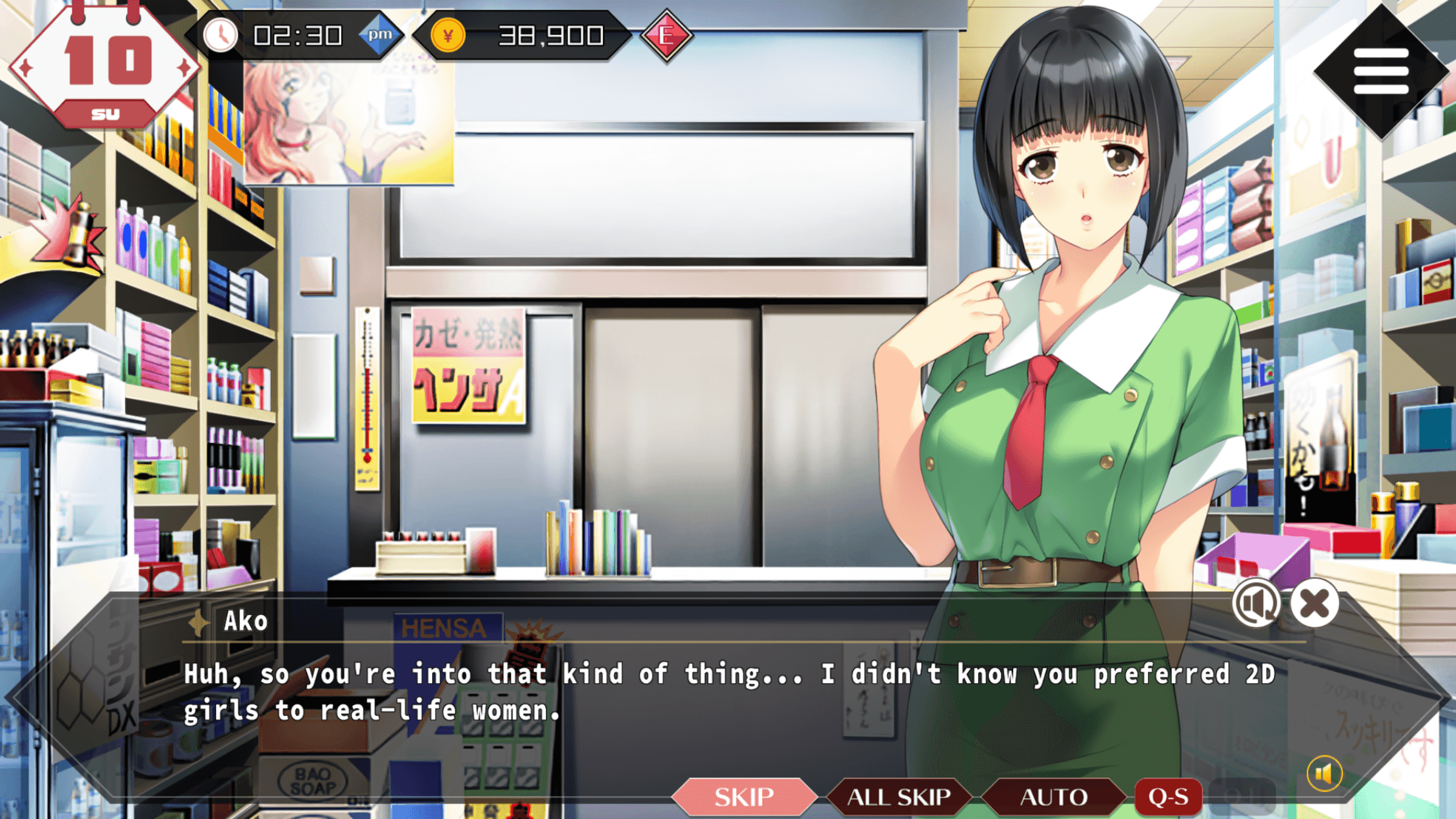Viewport: 1456px width, 819px height.
Task: Hide the dialogue box with the X
Action: [1314, 603]
